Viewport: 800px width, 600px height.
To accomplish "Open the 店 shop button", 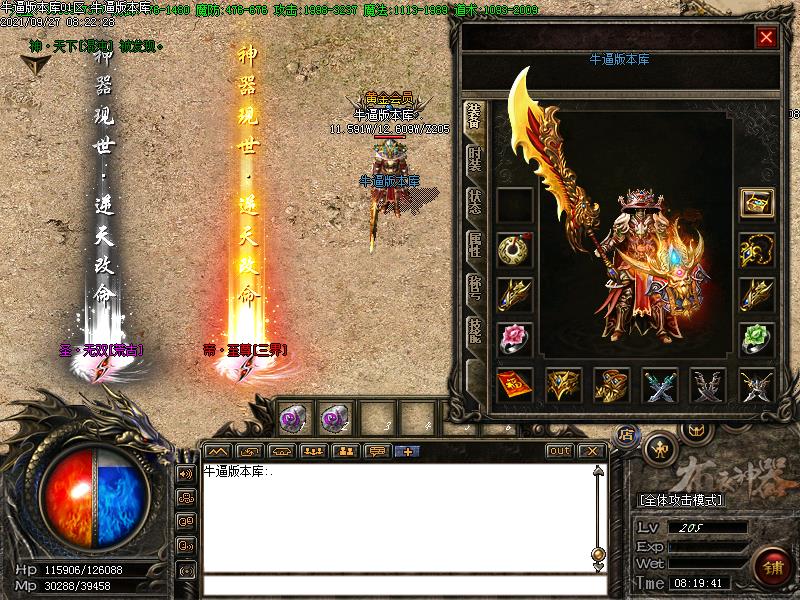I will pyautogui.click(x=626, y=434).
